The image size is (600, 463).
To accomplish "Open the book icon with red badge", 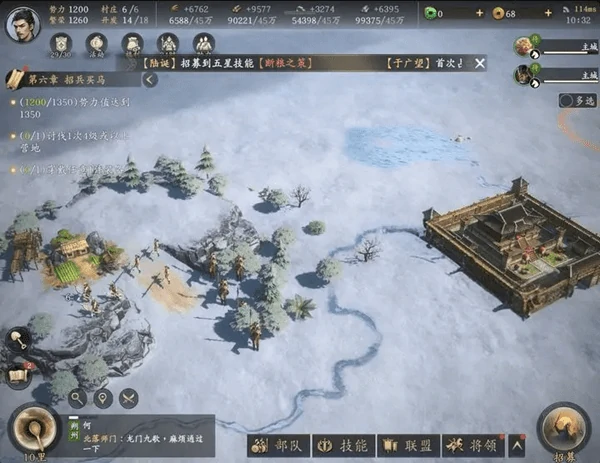I will 17,376.
